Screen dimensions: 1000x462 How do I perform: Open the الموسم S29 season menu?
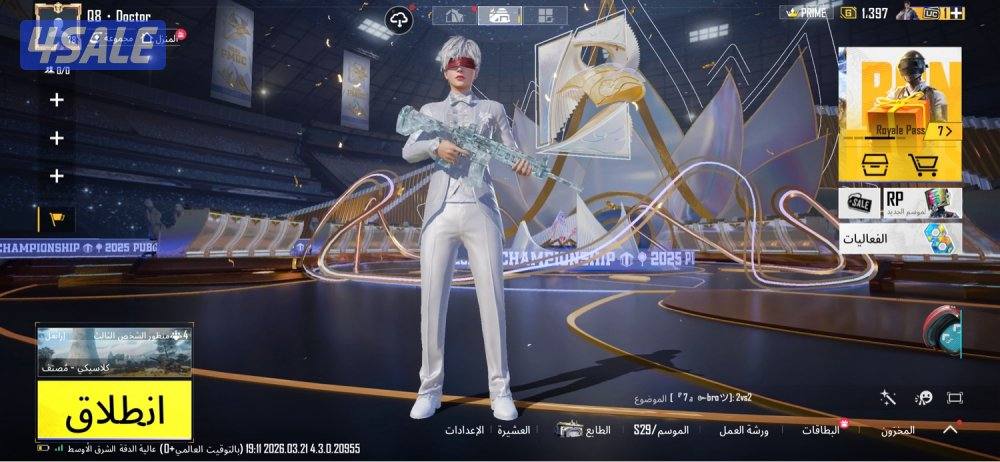(x=661, y=431)
